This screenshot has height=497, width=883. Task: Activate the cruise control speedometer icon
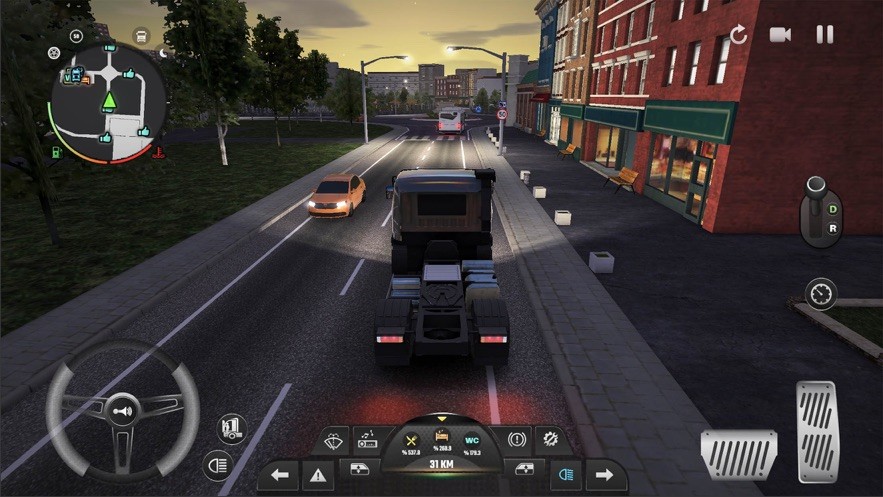click(x=820, y=293)
